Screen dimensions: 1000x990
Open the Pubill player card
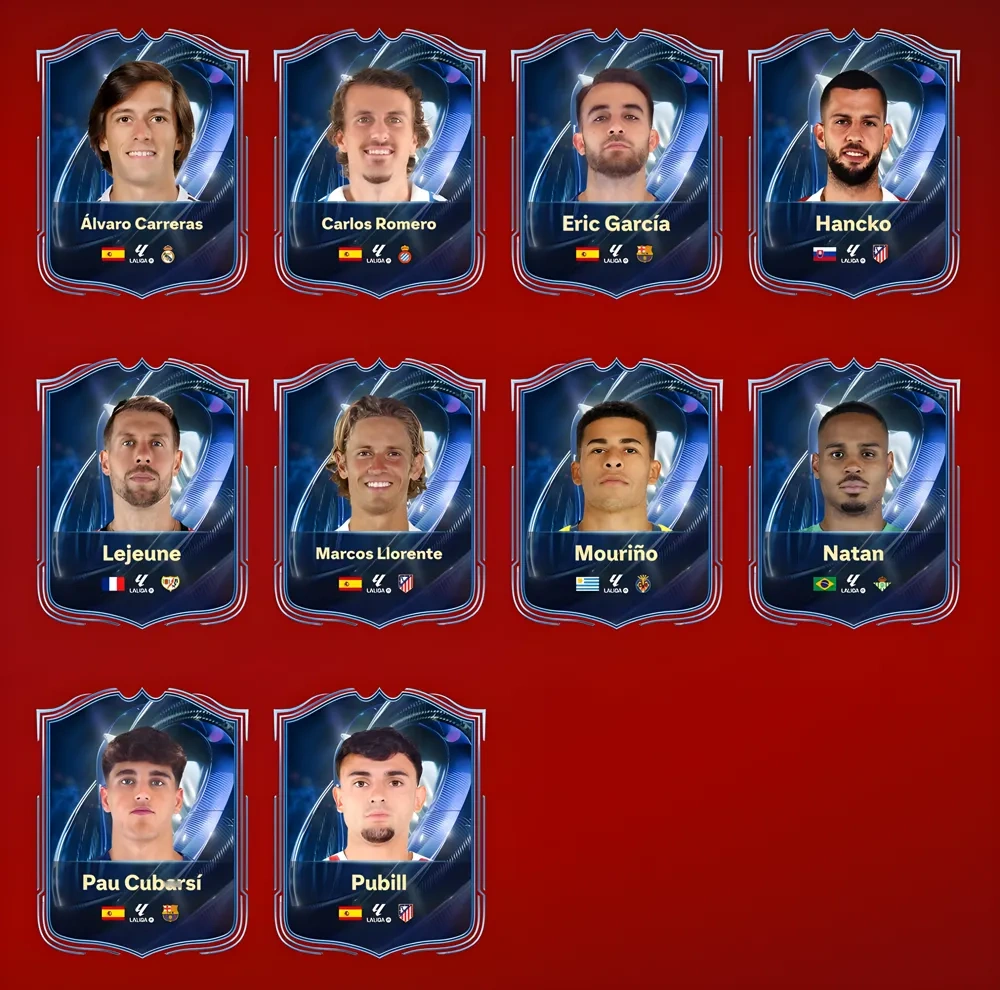click(379, 823)
